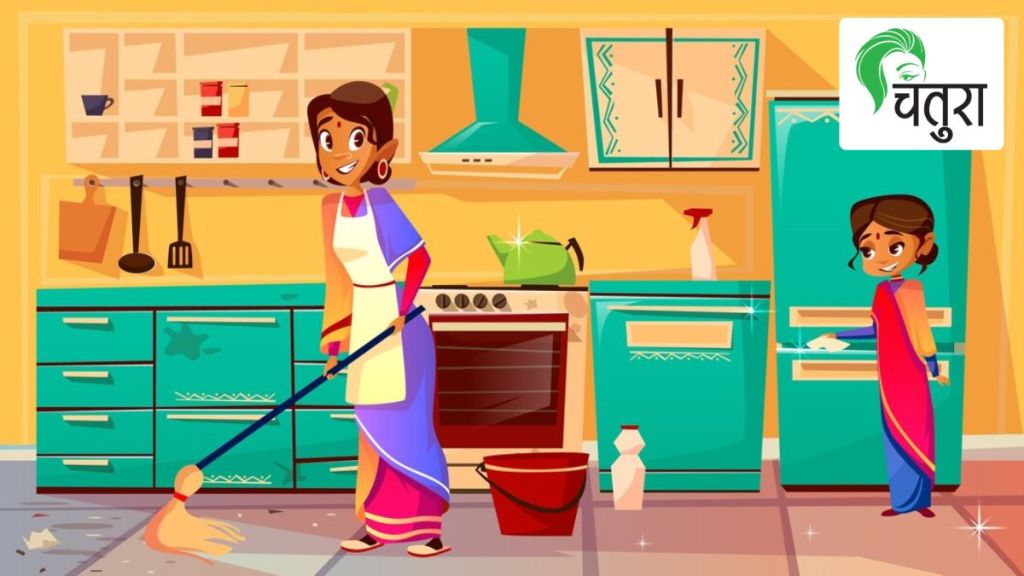
Task: Click the चतुरा logo badge
Action: tap(920, 84)
